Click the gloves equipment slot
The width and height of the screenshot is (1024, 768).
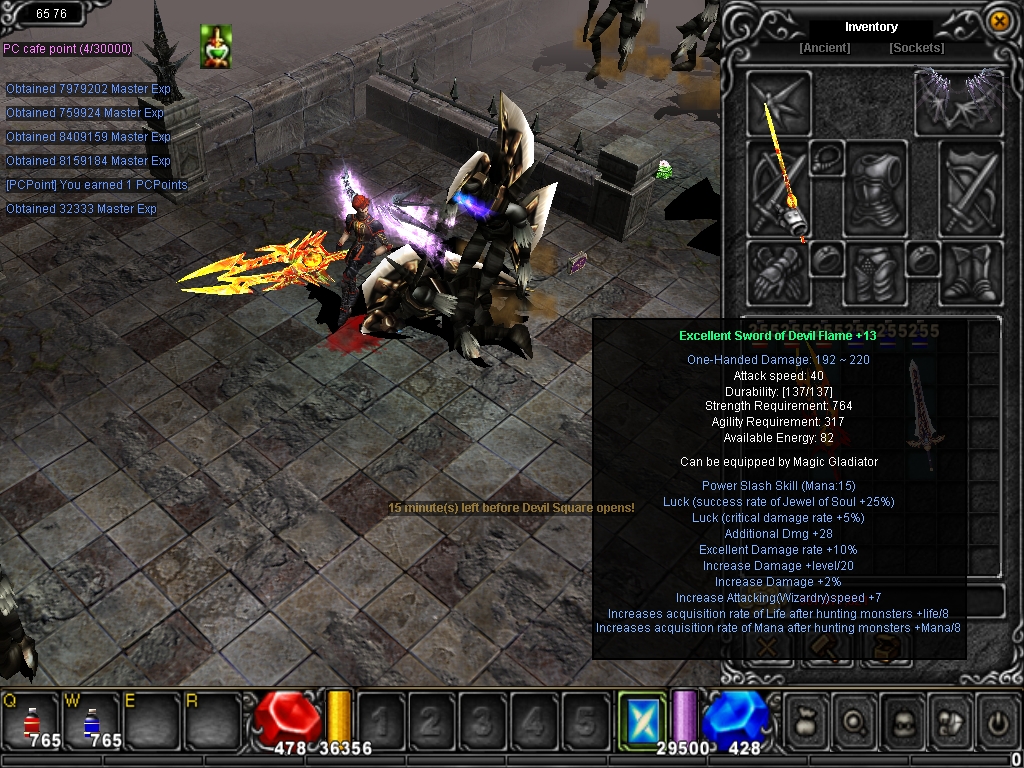click(778, 272)
